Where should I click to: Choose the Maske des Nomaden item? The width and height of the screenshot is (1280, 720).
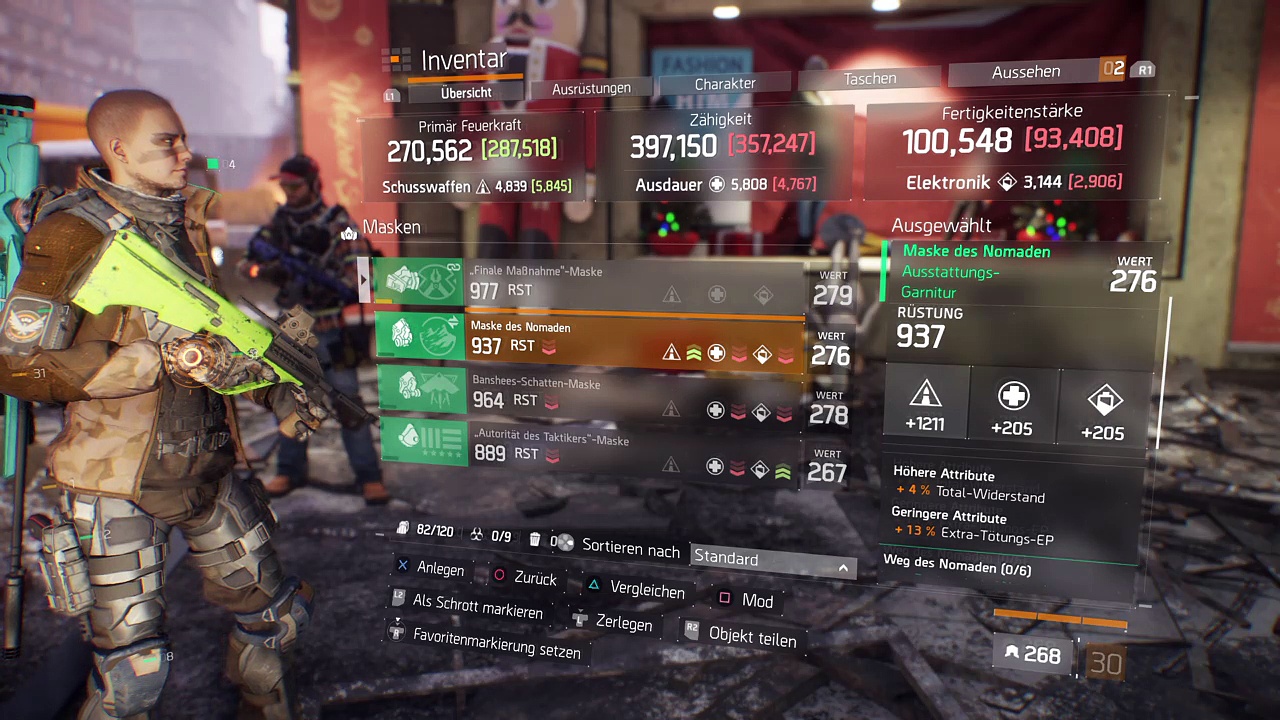[590, 337]
